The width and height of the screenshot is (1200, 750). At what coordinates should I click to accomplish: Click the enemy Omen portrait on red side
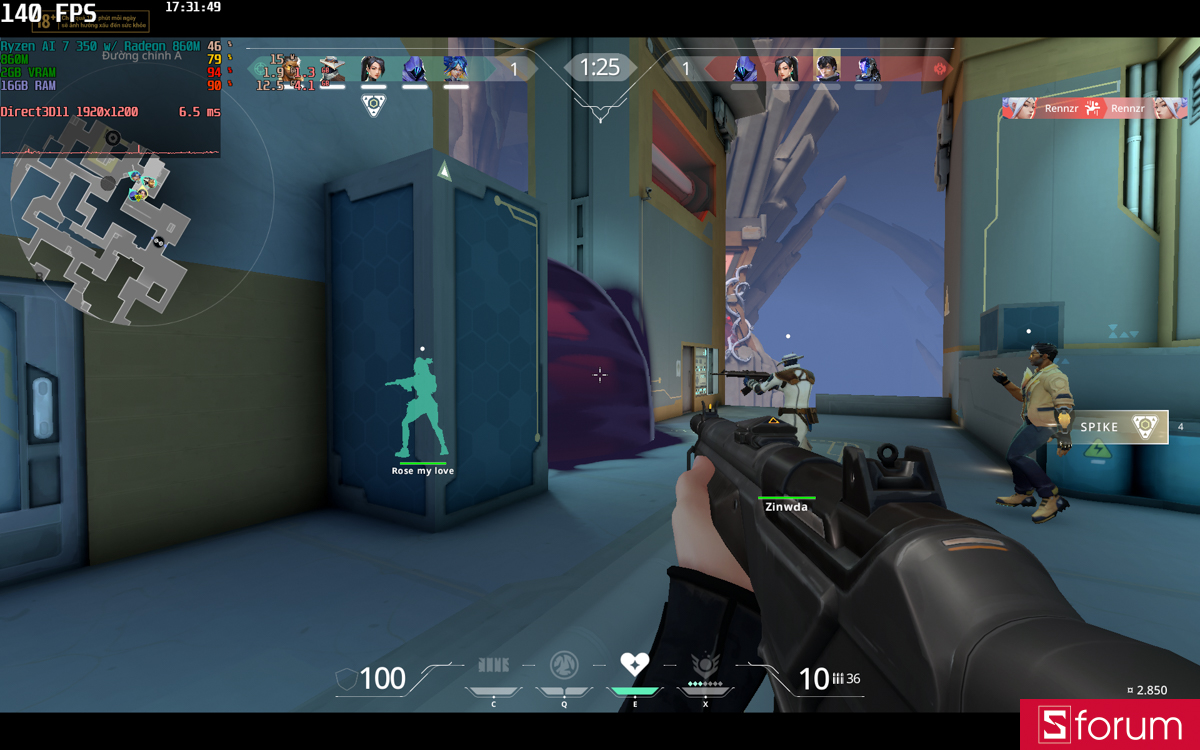(x=744, y=69)
